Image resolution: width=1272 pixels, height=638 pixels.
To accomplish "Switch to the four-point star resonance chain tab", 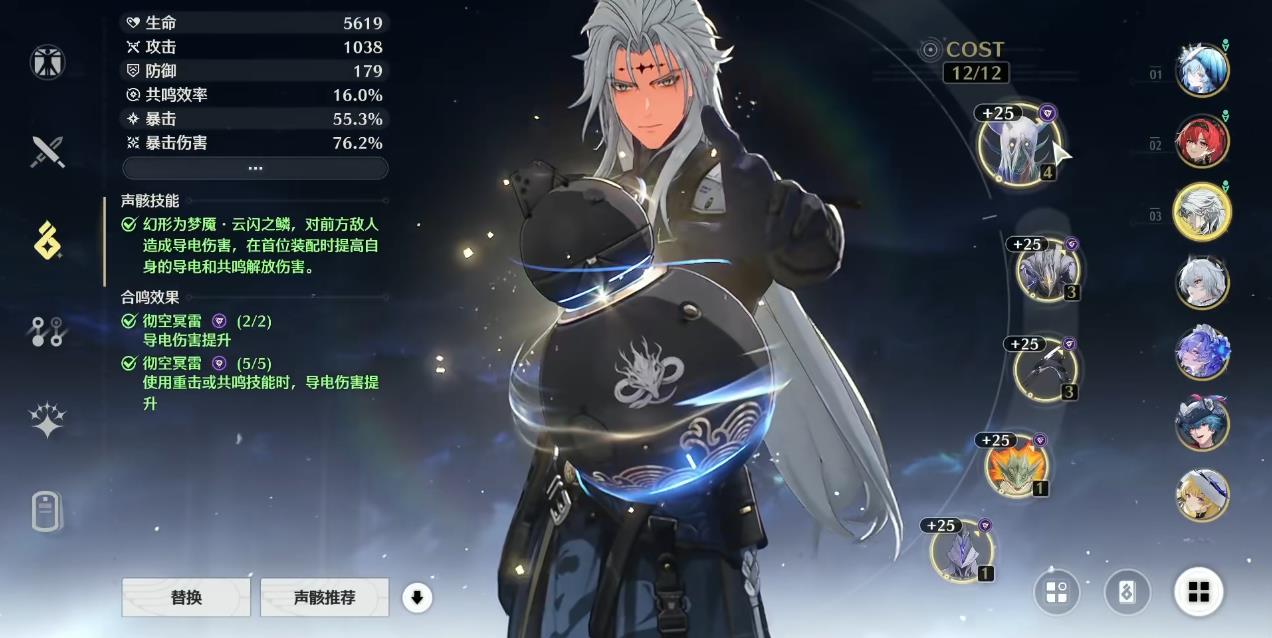I will (47, 421).
